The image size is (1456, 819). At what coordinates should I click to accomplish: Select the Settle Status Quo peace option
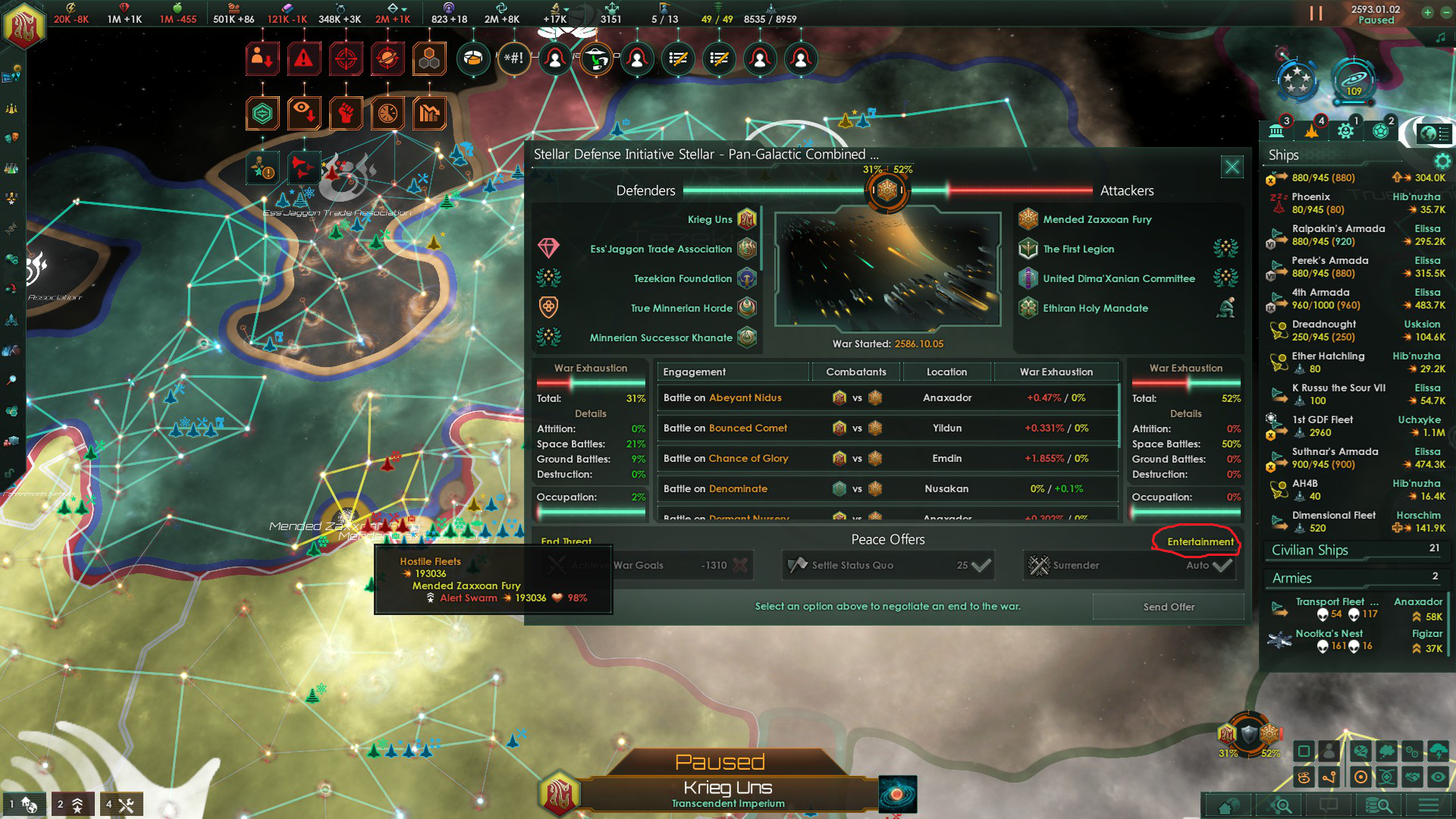tap(888, 565)
